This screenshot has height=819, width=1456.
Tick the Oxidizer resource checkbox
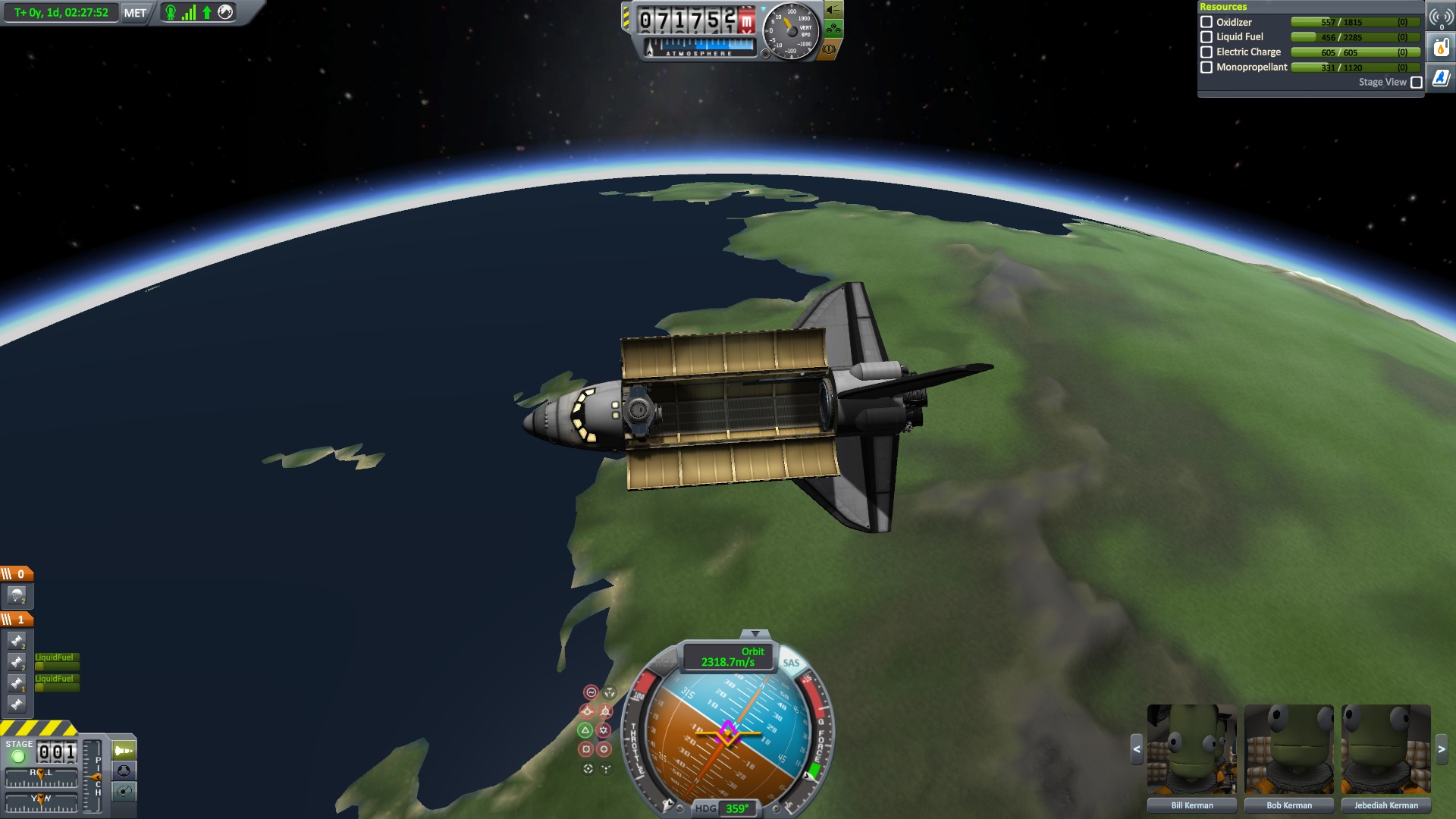click(x=1207, y=22)
